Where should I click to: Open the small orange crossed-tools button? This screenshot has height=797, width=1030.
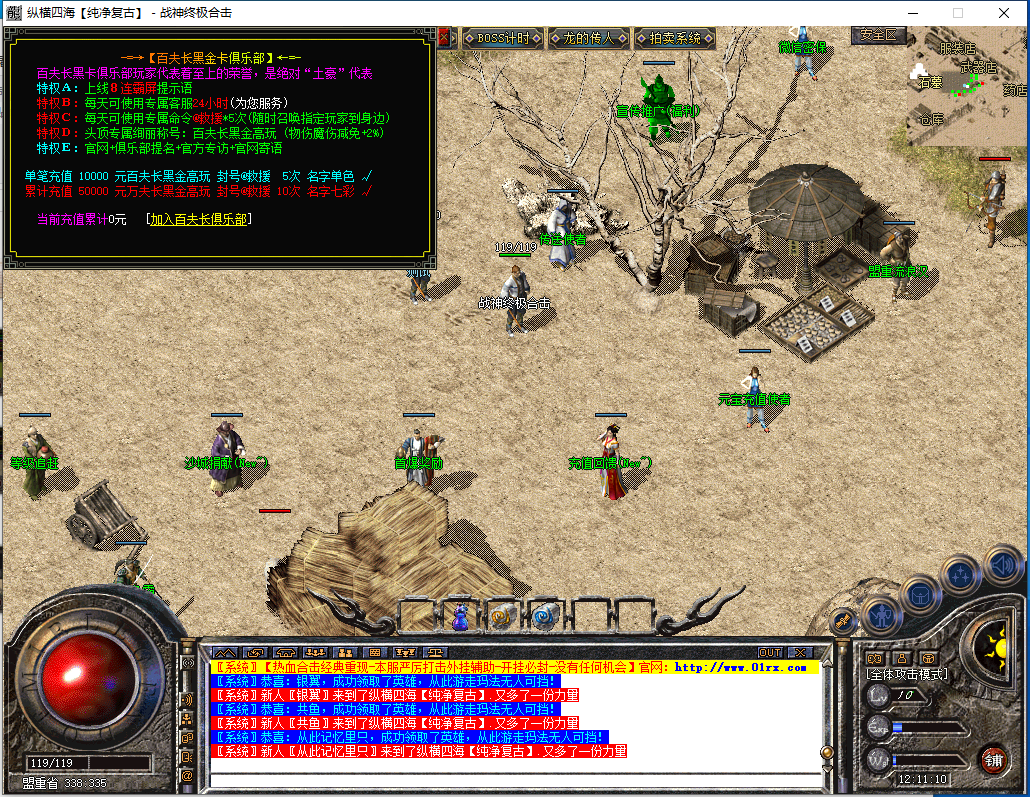(843, 622)
